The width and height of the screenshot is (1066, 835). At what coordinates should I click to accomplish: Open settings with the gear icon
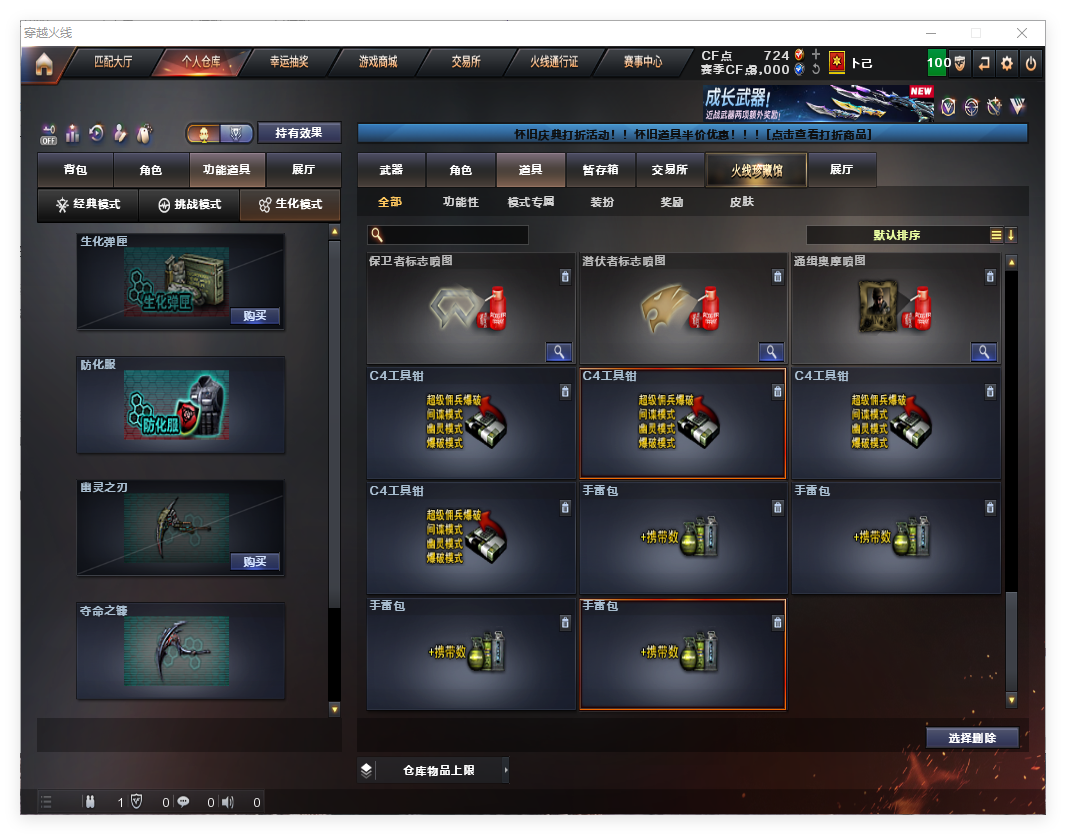point(1007,63)
